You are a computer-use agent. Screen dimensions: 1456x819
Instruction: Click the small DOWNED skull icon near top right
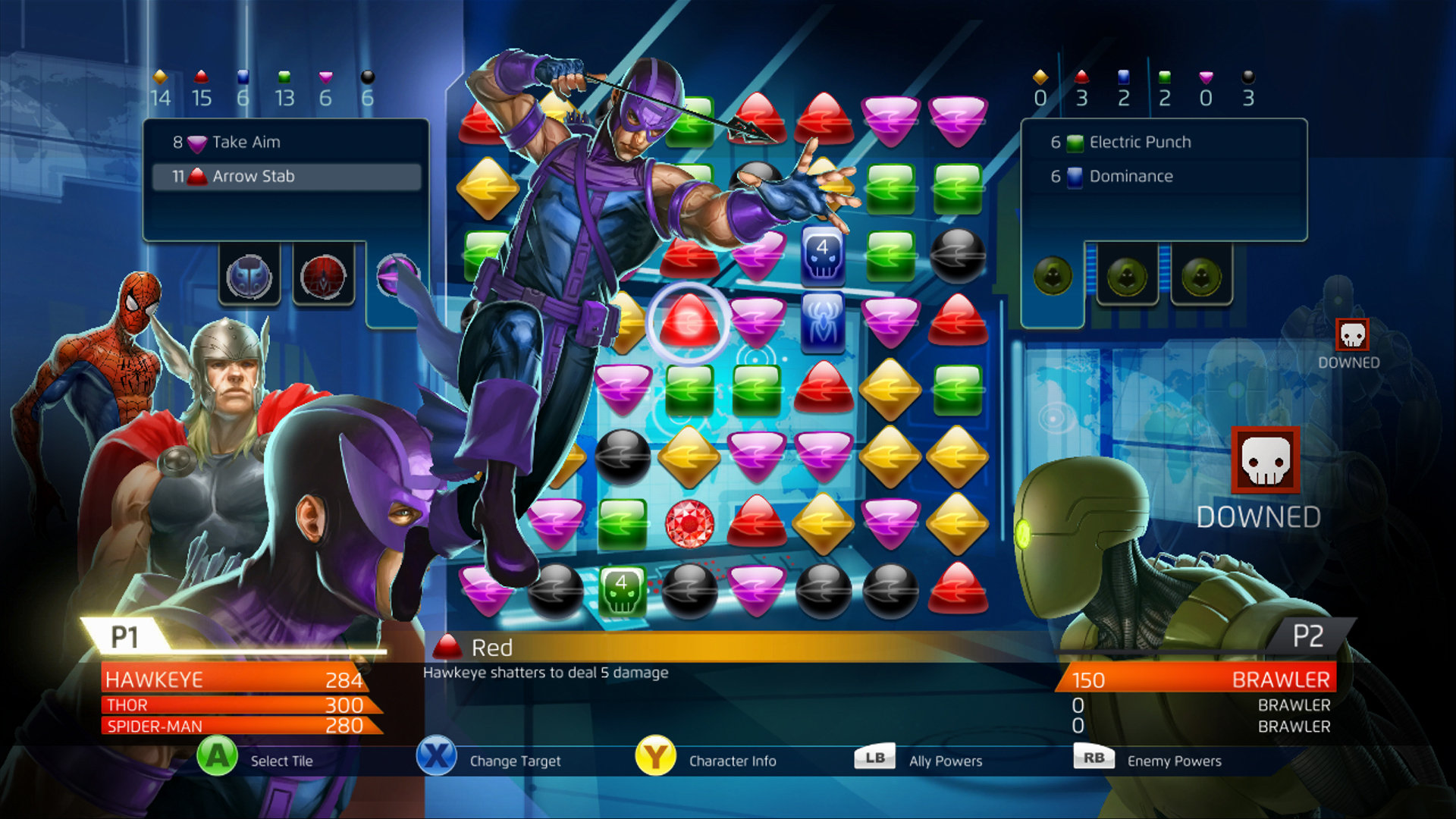pos(1351,336)
